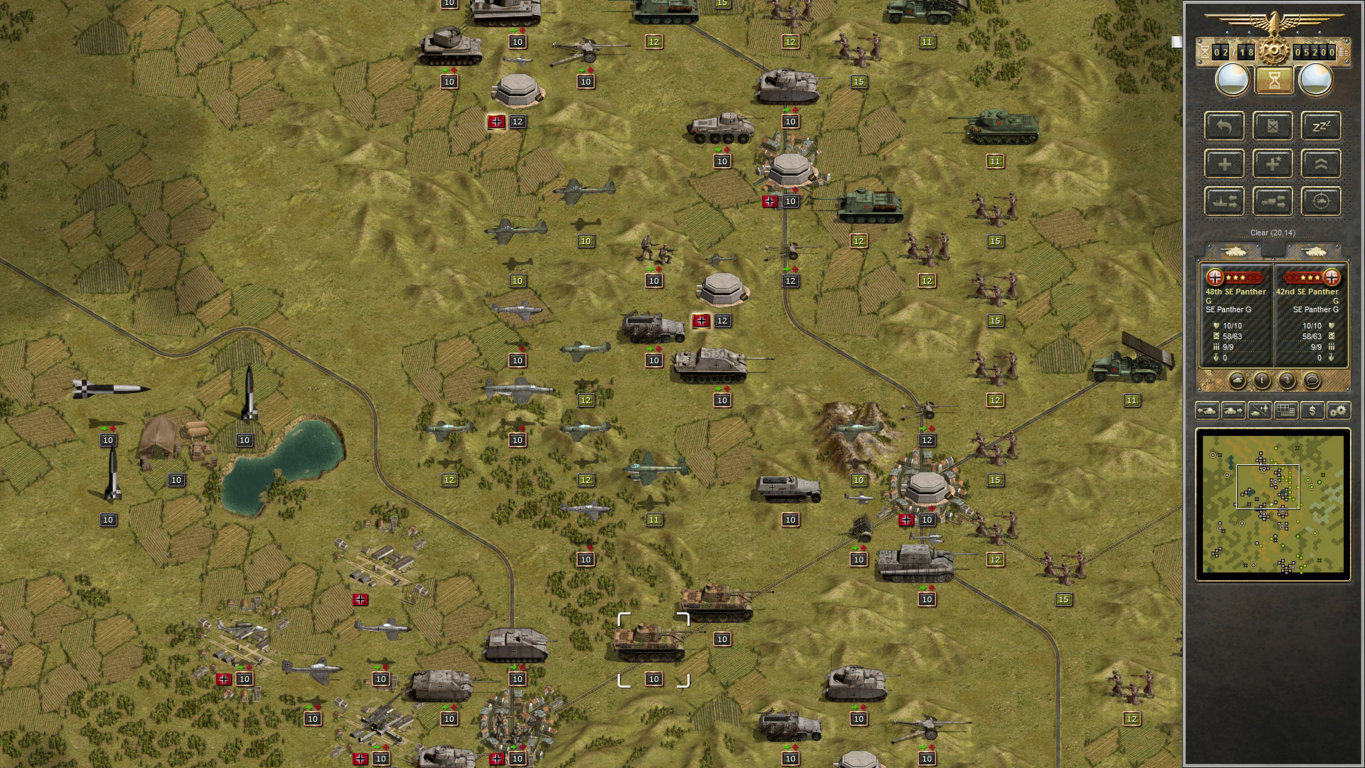Embark unit onto naval transport
The image size is (1365, 768).
point(1224,201)
